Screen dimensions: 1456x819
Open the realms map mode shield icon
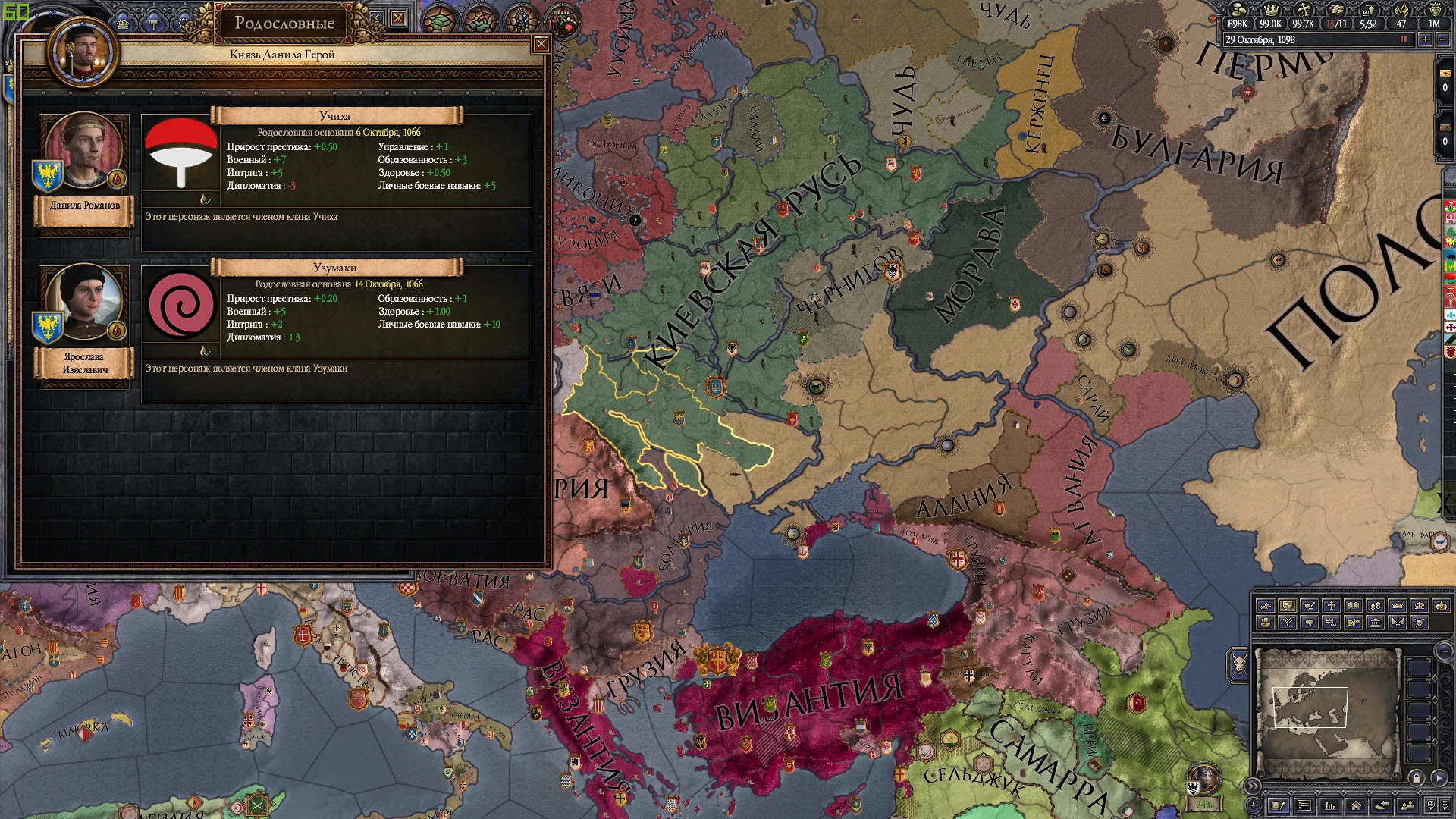1288,606
